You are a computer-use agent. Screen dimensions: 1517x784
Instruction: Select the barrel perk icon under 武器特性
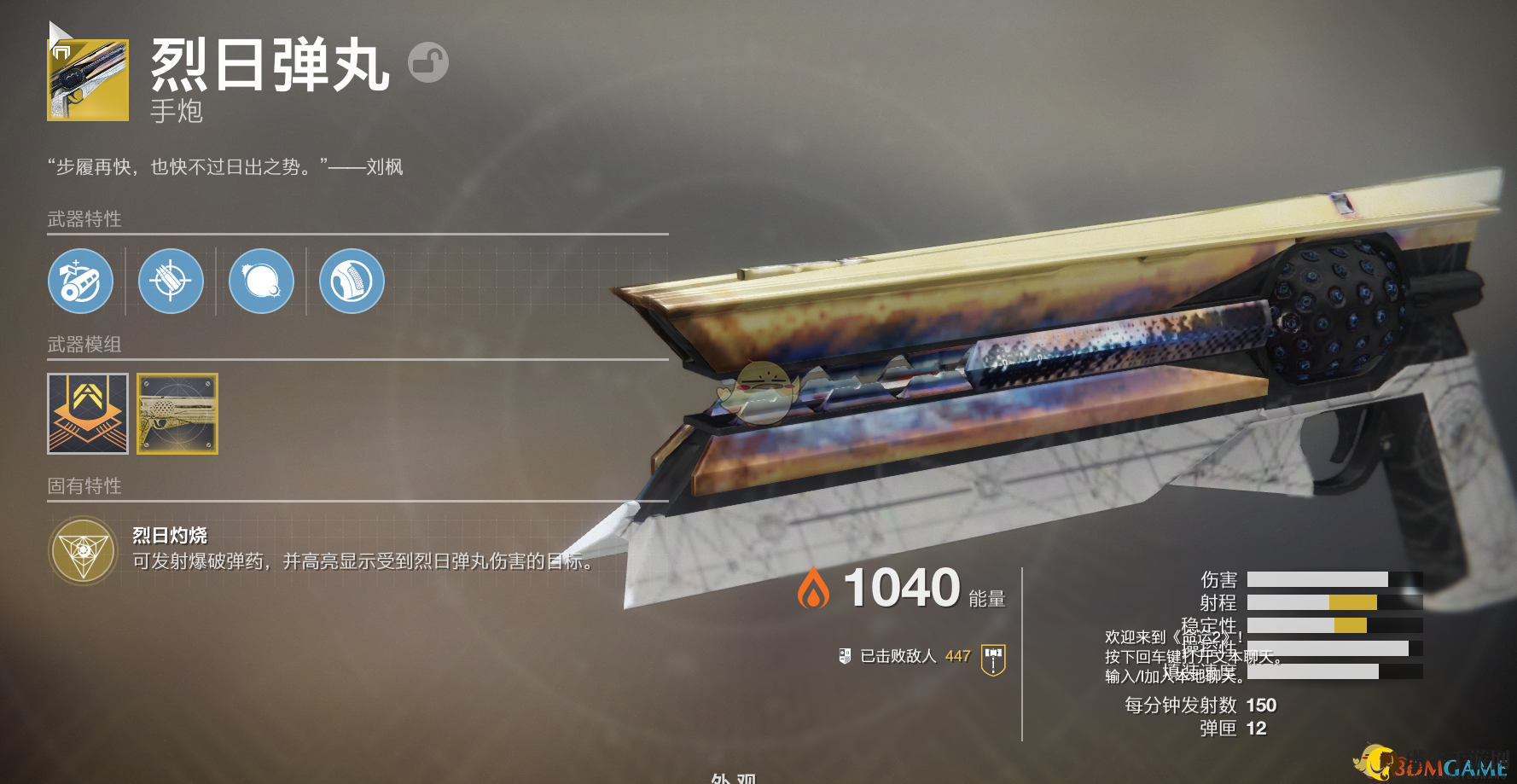[x=80, y=281]
